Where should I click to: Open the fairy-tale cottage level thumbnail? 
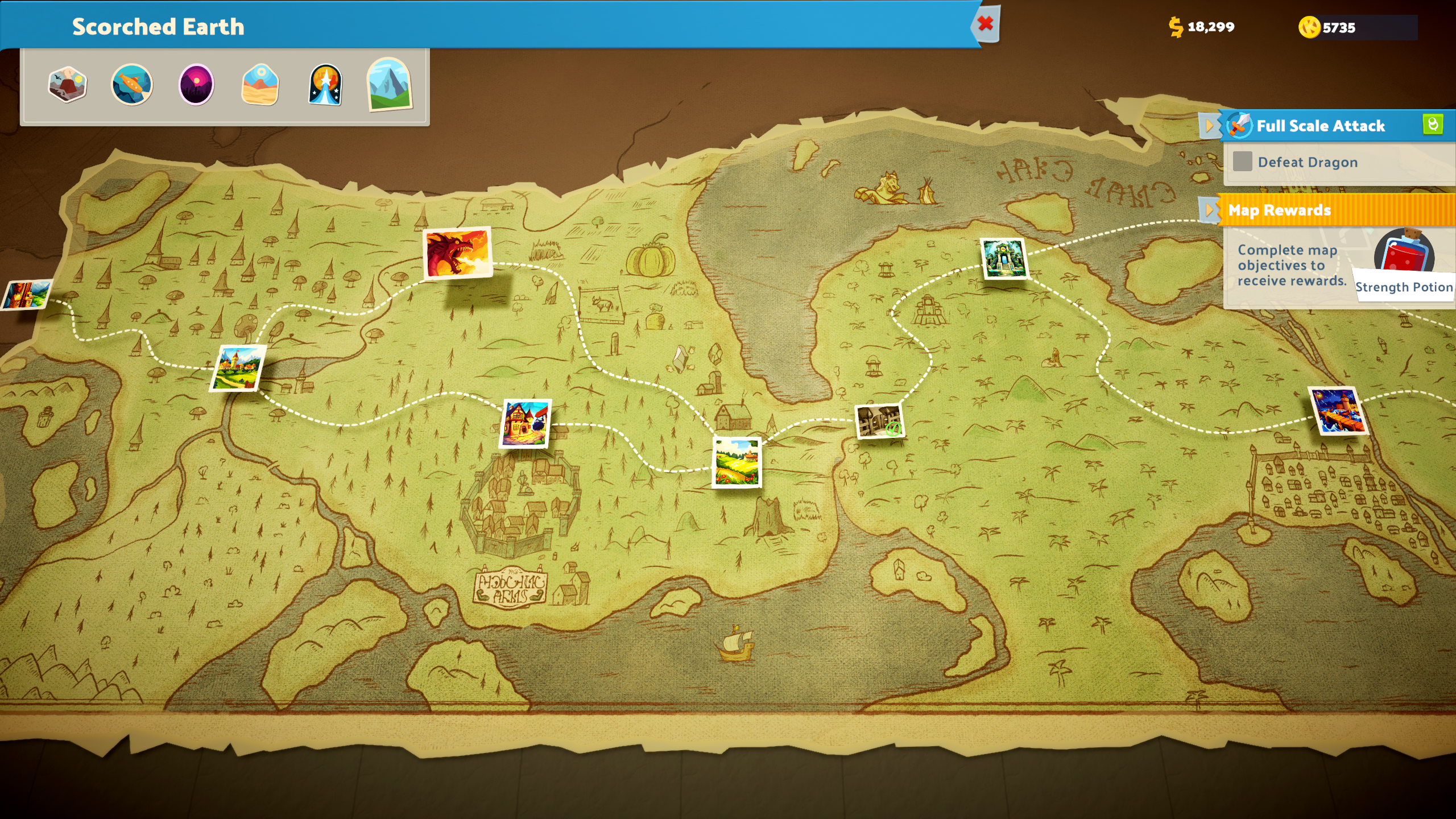(526, 423)
